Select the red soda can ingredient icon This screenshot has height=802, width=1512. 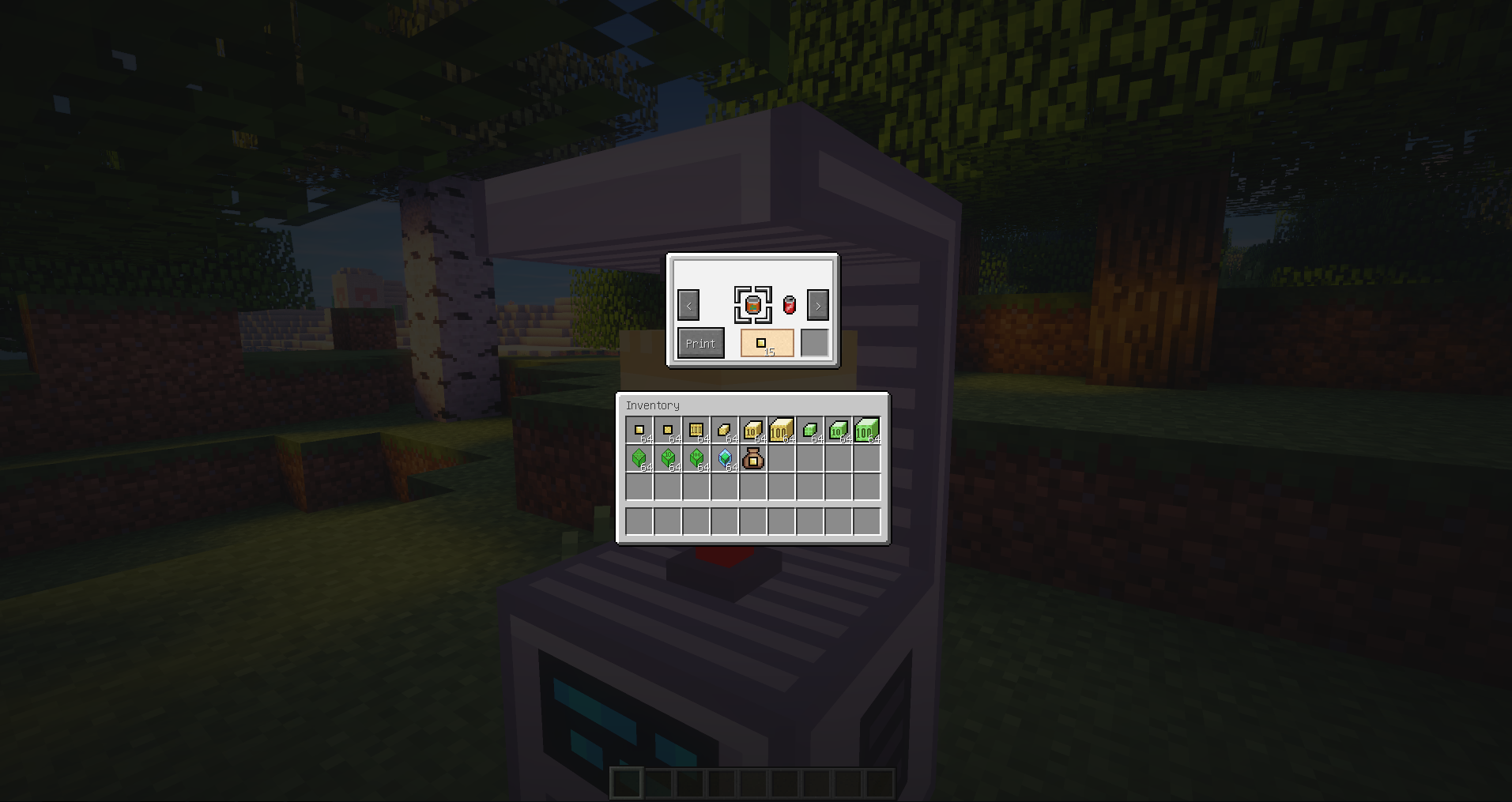pos(789,304)
